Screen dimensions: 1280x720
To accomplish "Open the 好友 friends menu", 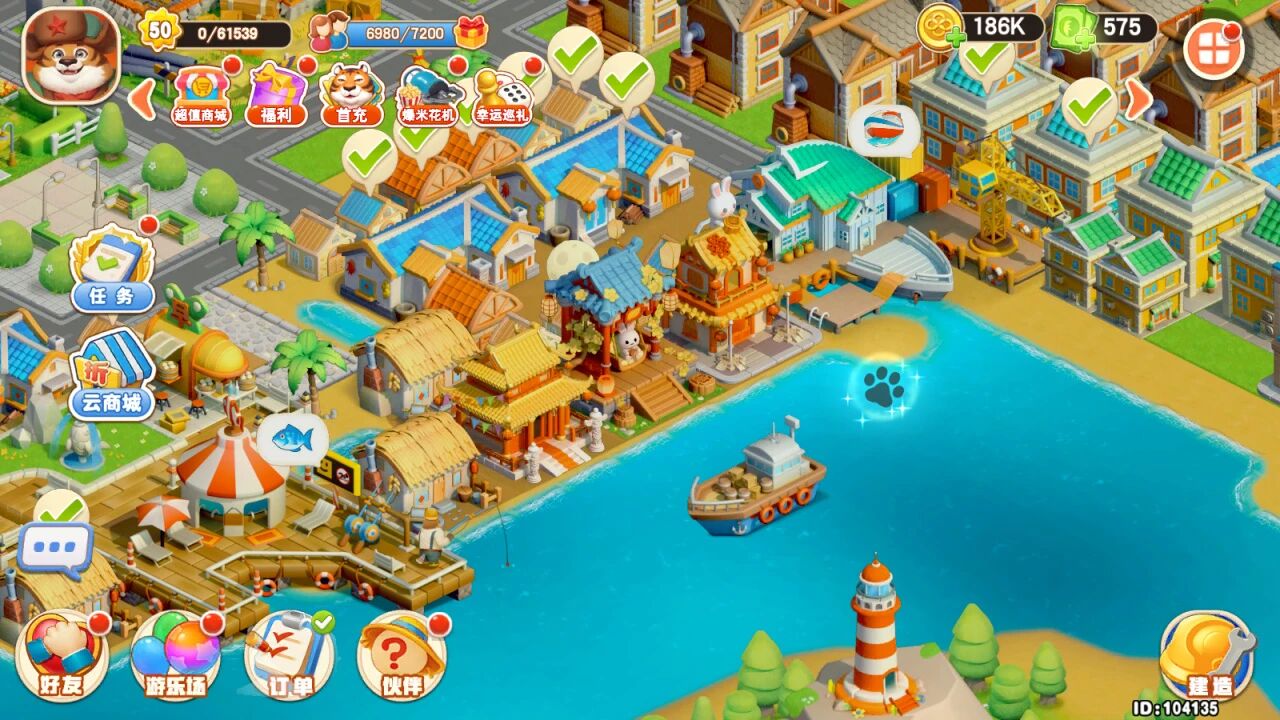I will pos(62,656).
